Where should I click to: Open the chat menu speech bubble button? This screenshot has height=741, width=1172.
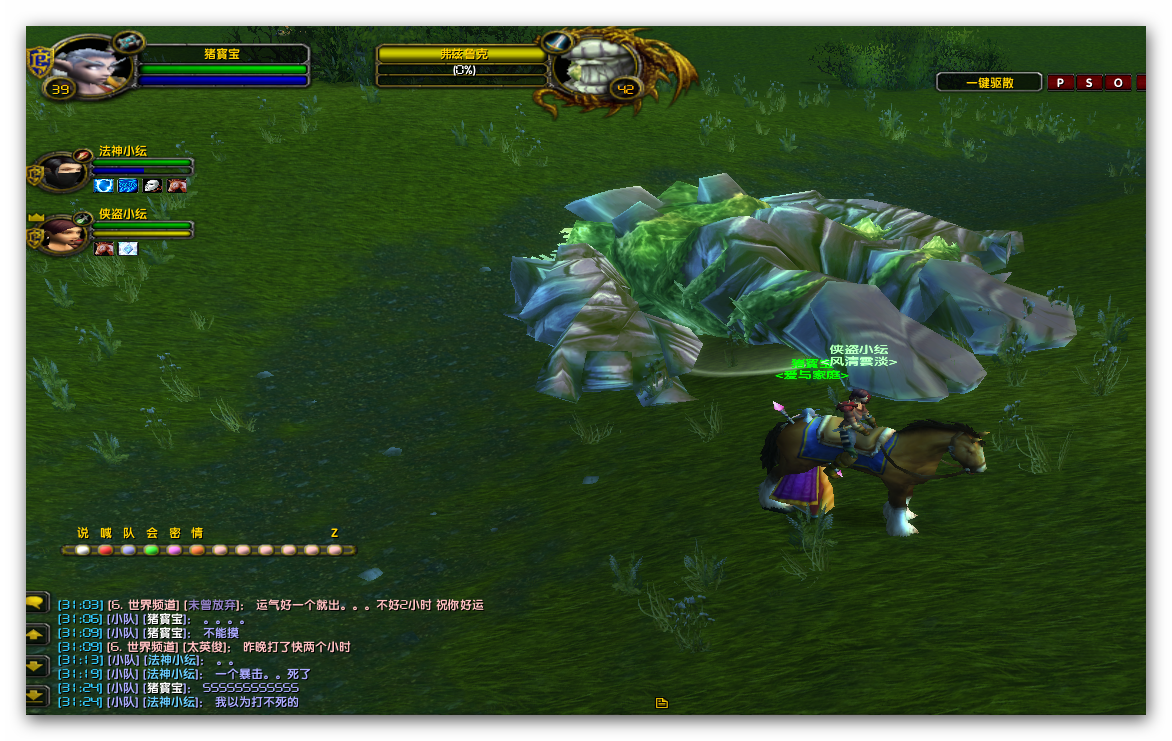click(37, 602)
